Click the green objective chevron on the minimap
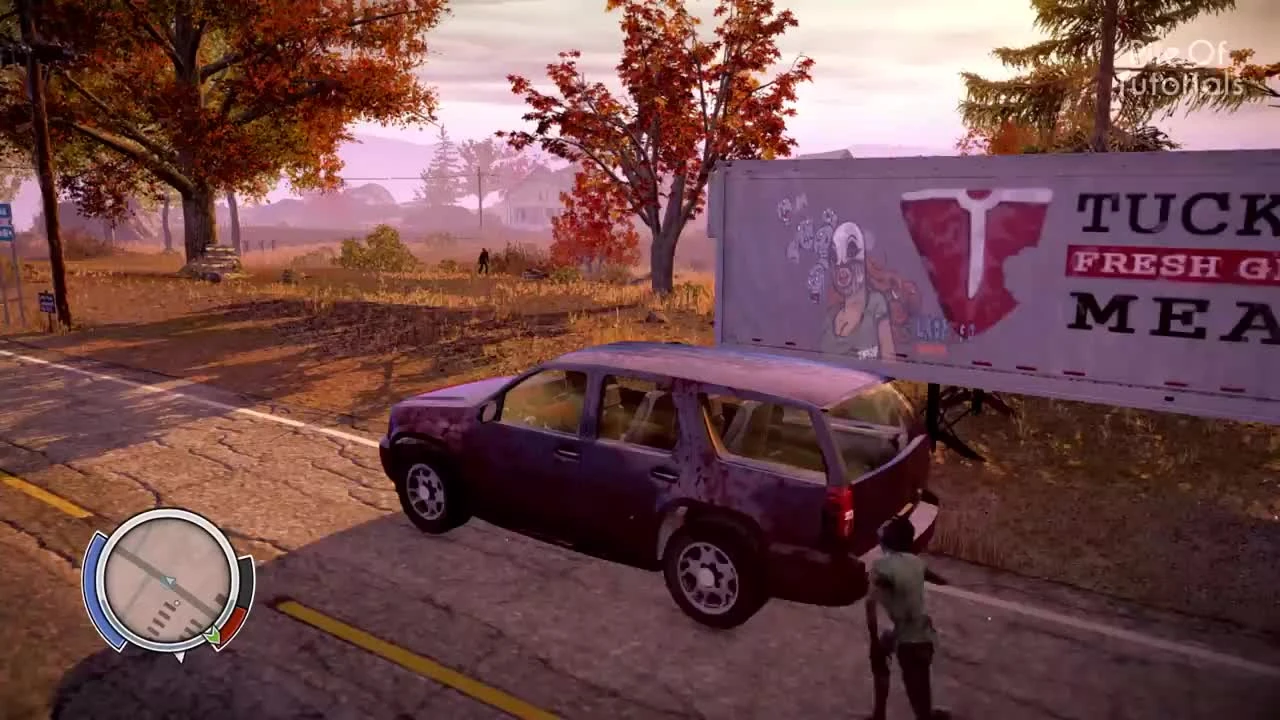Image resolution: width=1280 pixels, height=720 pixels. 213,634
